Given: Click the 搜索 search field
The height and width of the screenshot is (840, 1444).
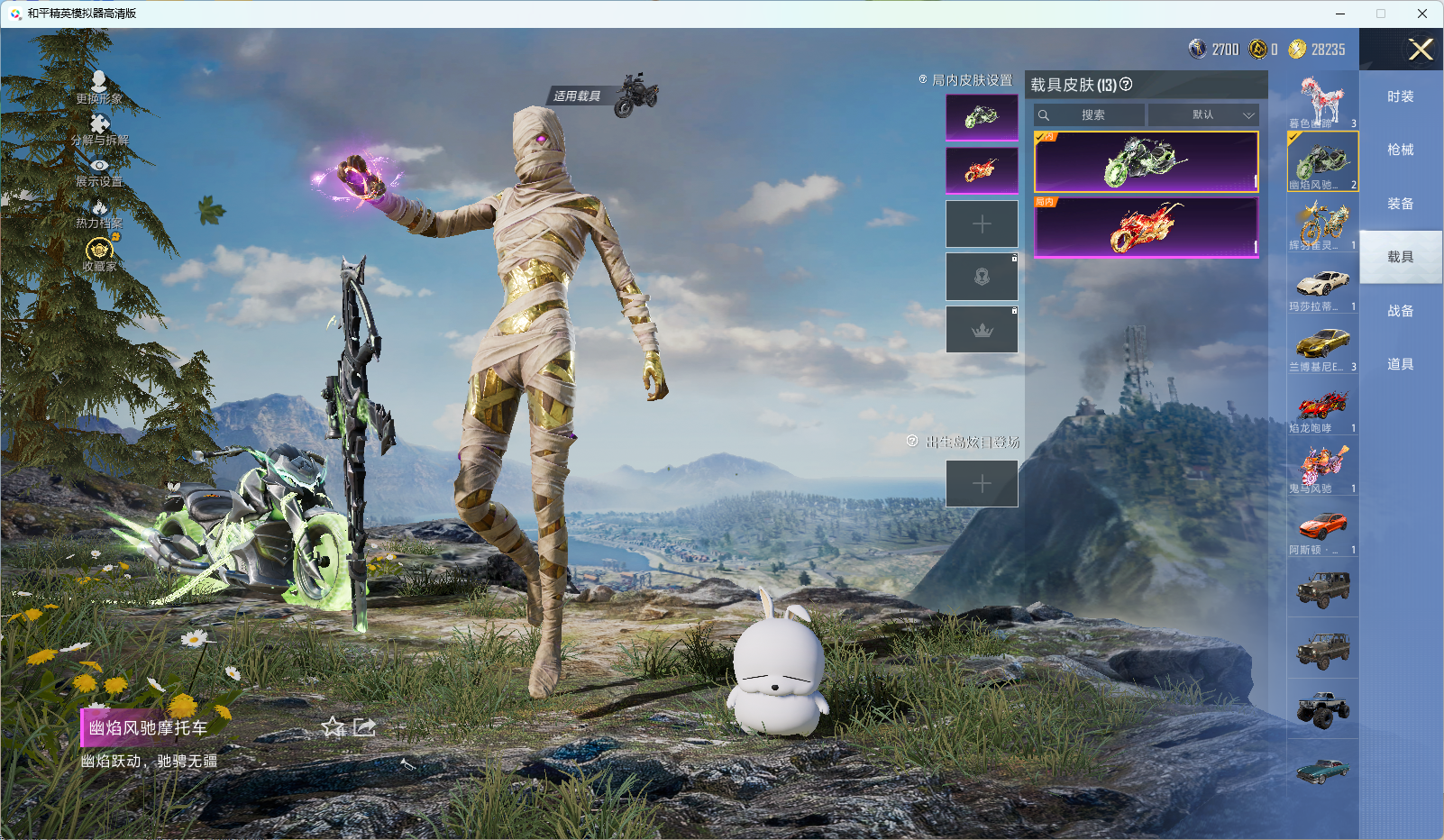Looking at the screenshot, I should click(x=1092, y=115).
